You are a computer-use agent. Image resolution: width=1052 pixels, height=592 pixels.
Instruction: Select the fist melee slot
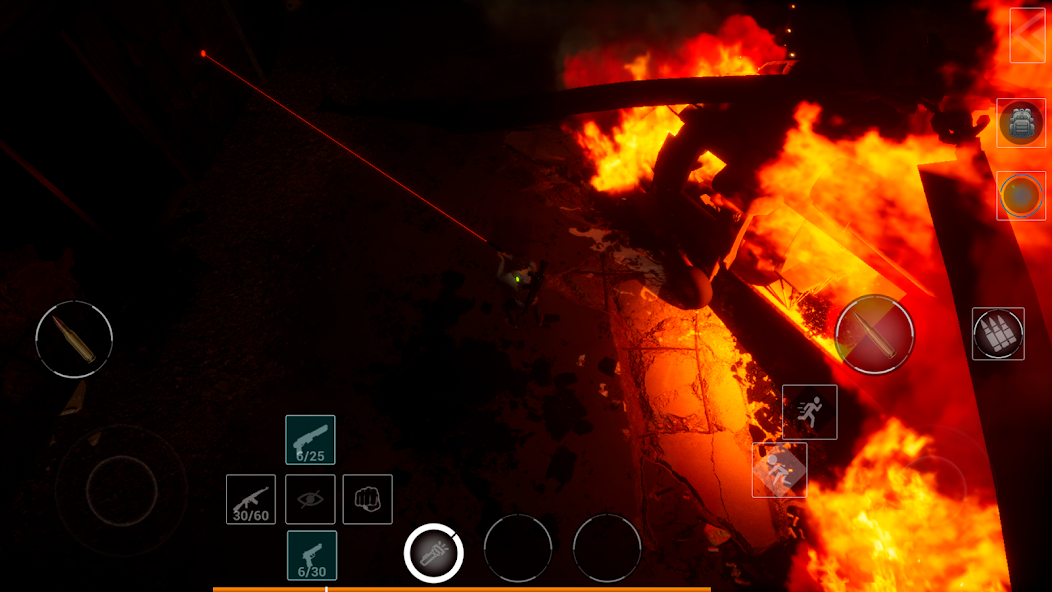[x=368, y=499]
